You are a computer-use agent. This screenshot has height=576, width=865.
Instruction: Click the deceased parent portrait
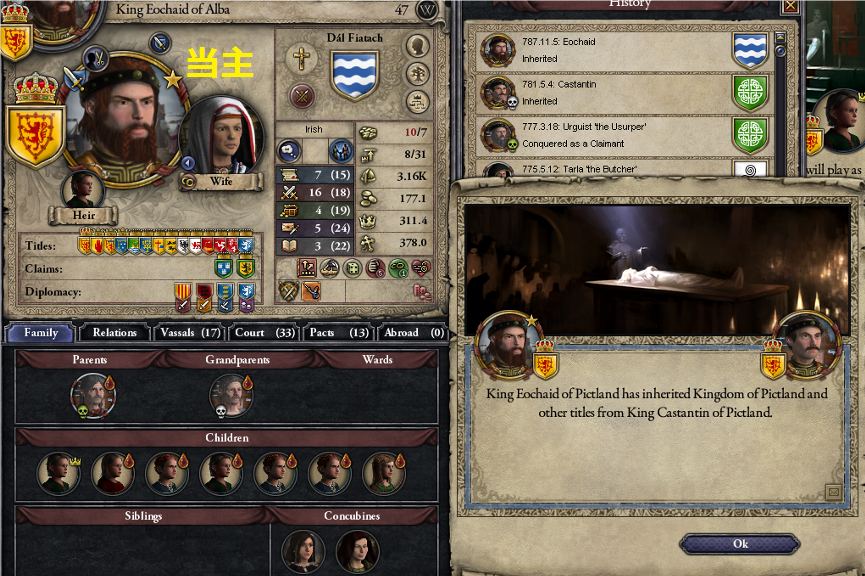93,395
